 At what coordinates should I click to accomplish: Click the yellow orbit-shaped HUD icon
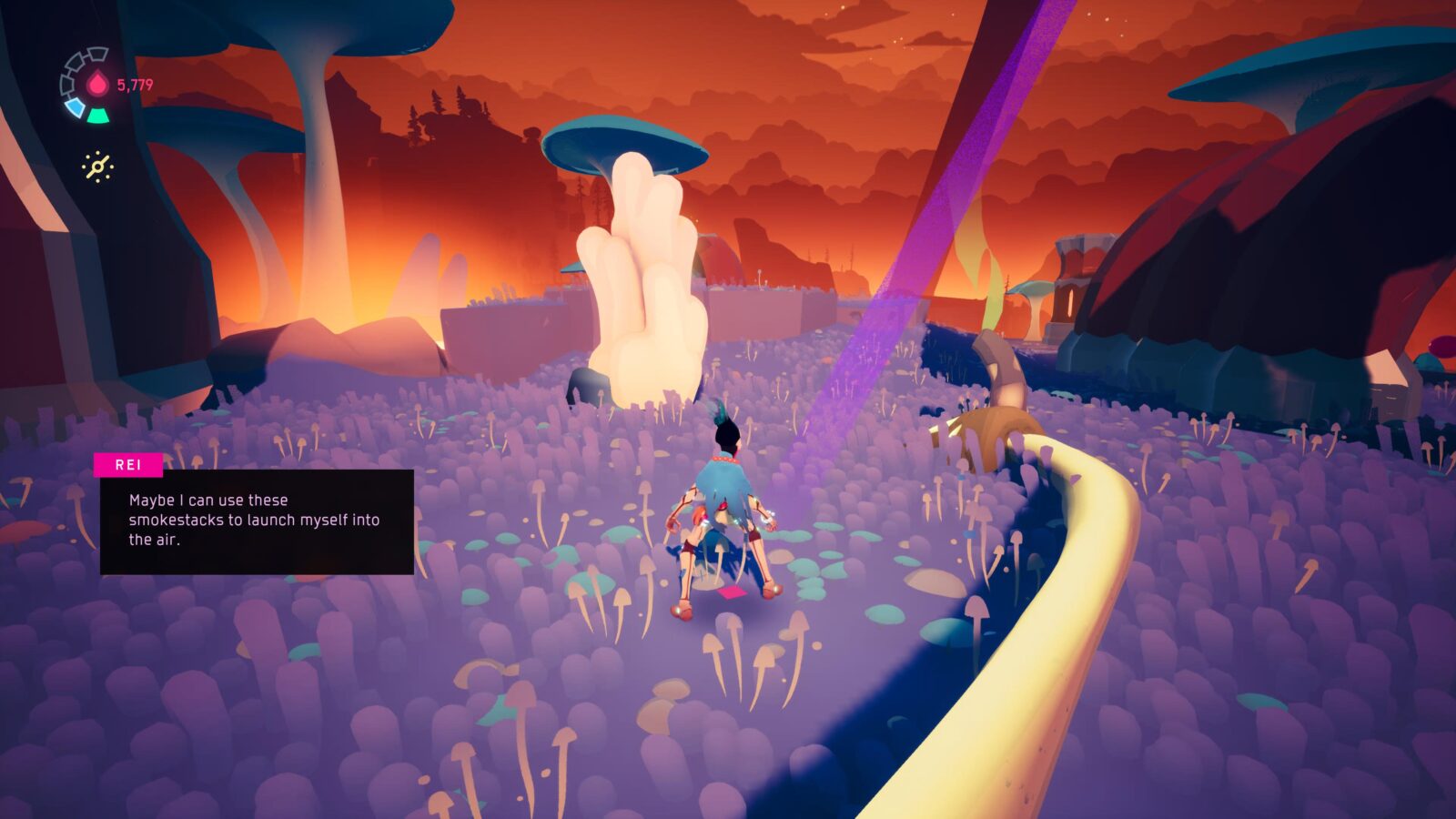[x=97, y=167]
